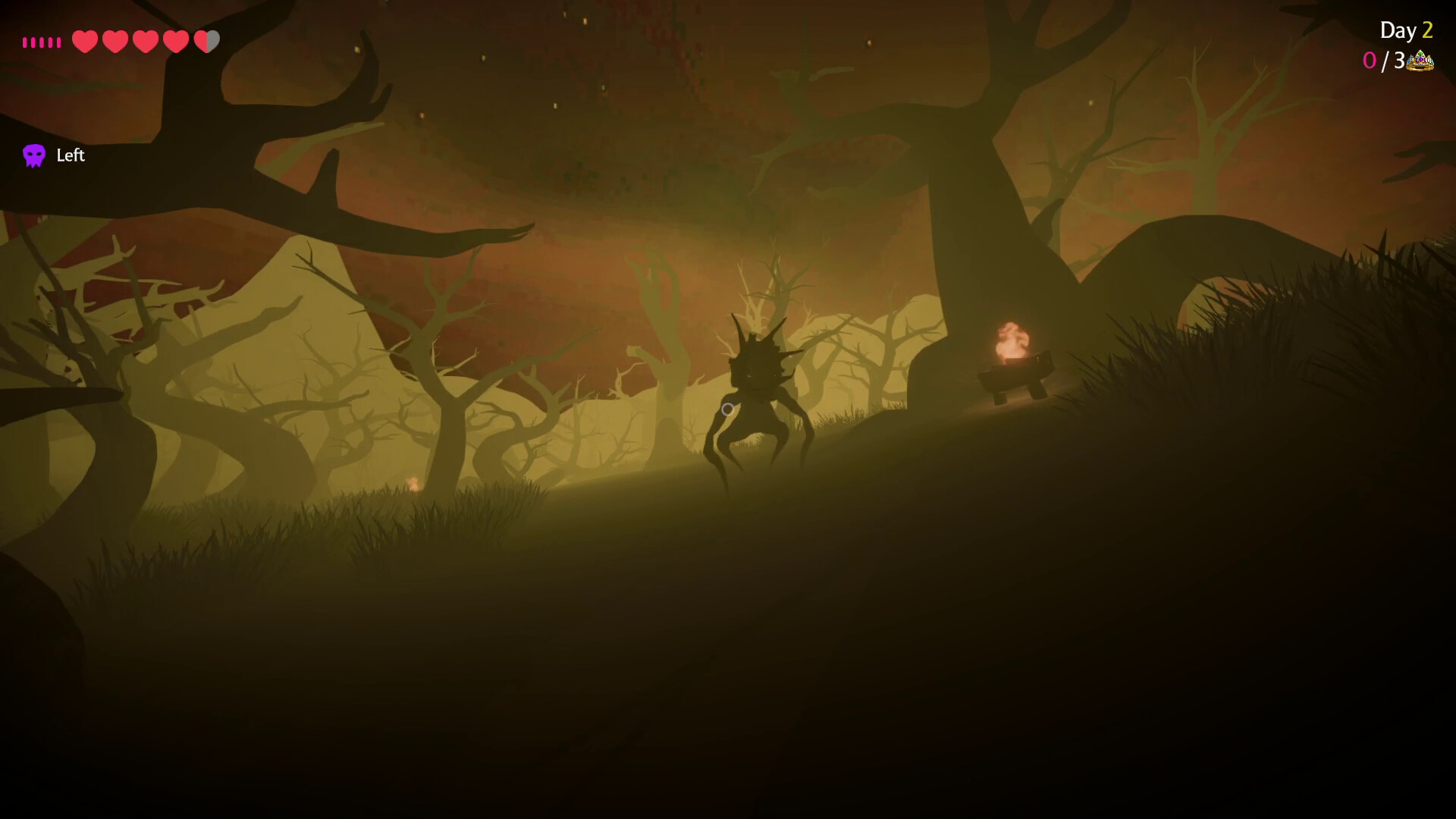
Task: Click the first pink stamina tick
Action: point(25,42)
